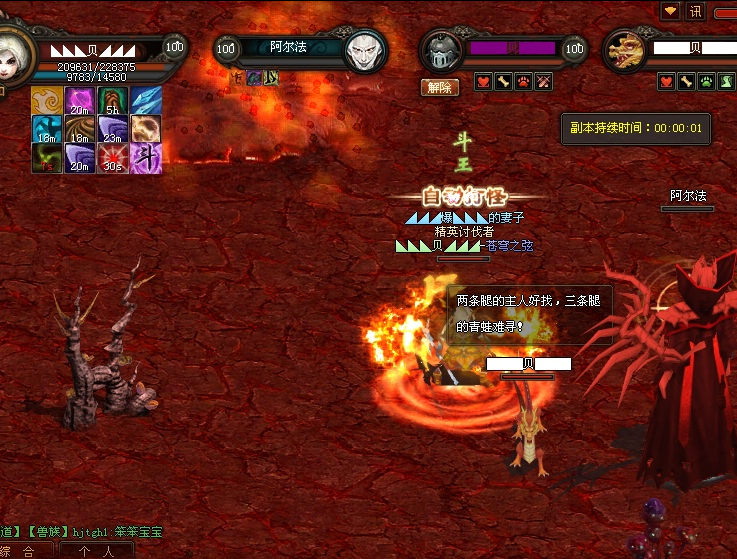Click the orange down-arrow button beside 讯
737x559 pixels.
(670, 11)
